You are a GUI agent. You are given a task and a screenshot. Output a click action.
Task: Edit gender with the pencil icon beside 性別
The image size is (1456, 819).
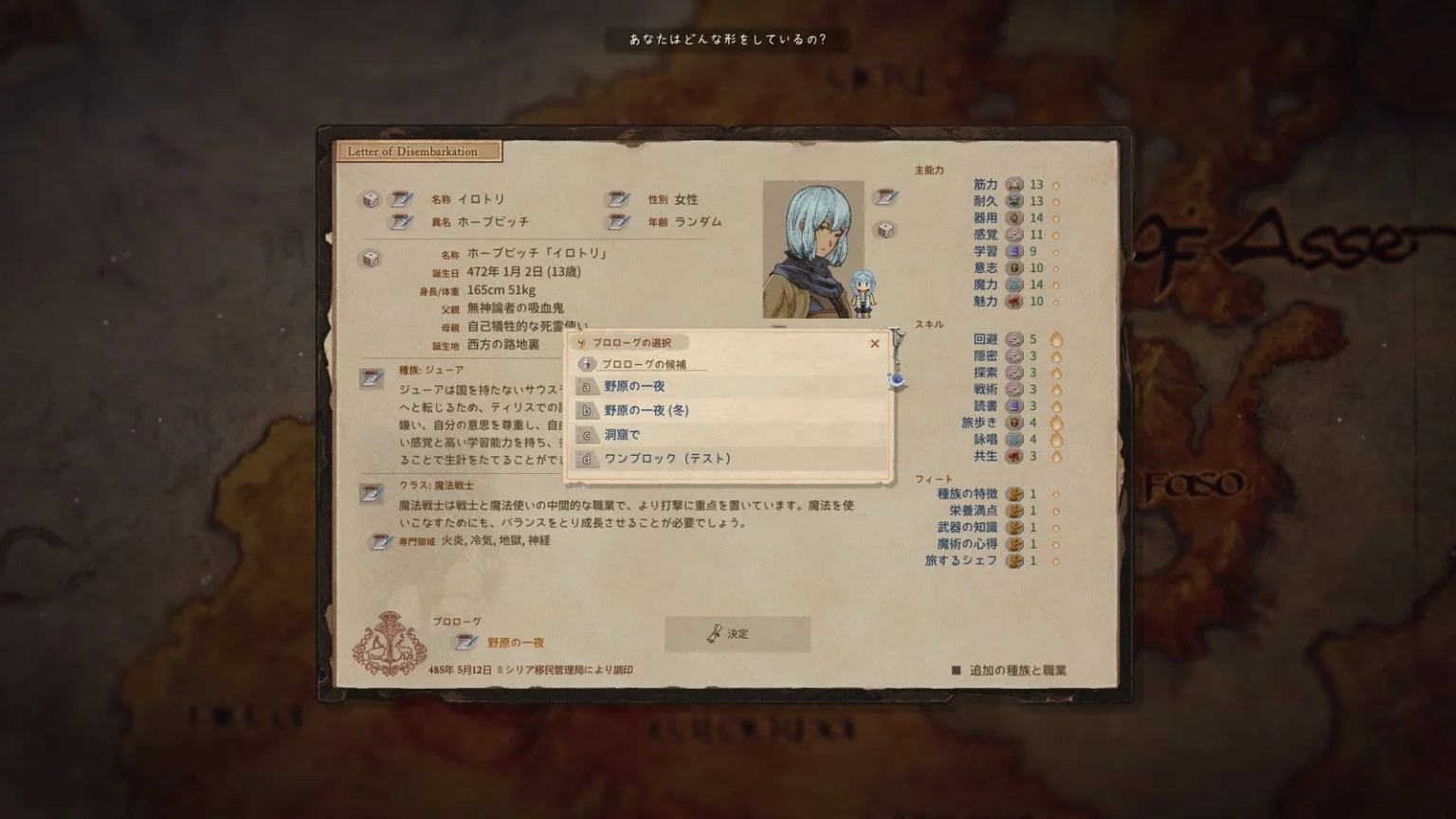coord(620,200)
